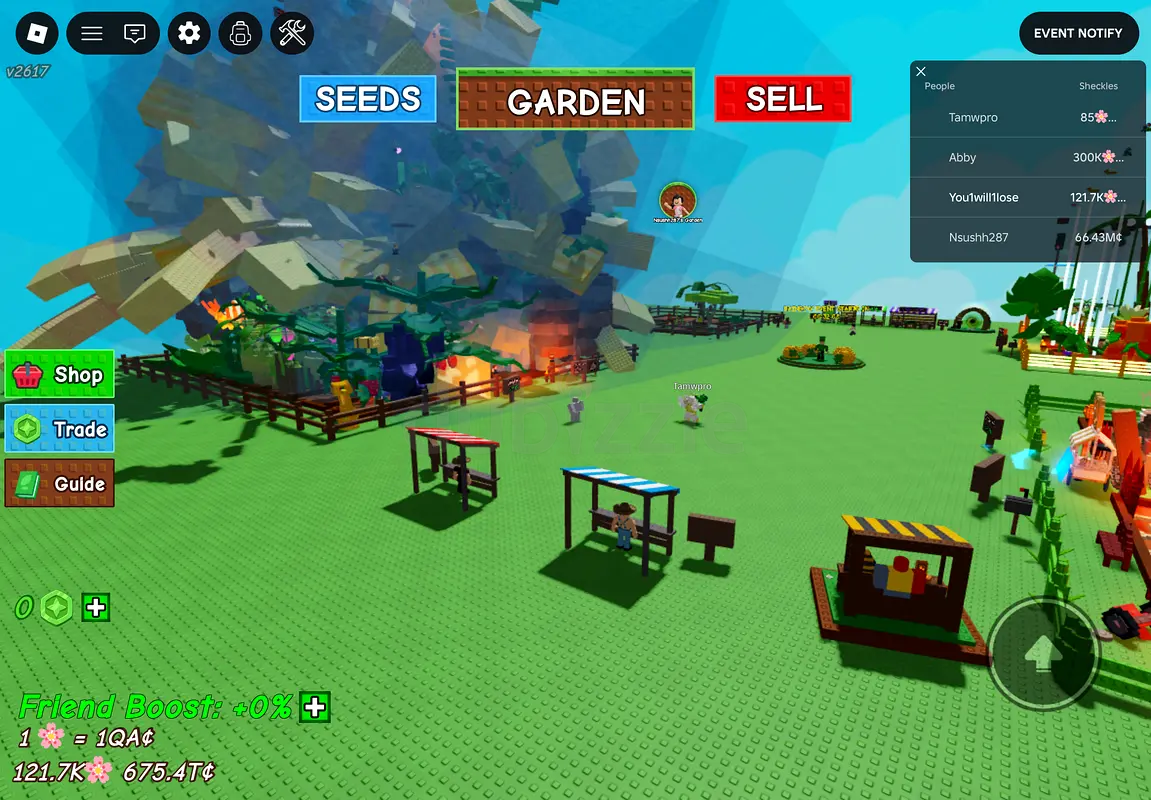Click the Friend Boost plus button
1151x800 pixels.
pos(315,707)
